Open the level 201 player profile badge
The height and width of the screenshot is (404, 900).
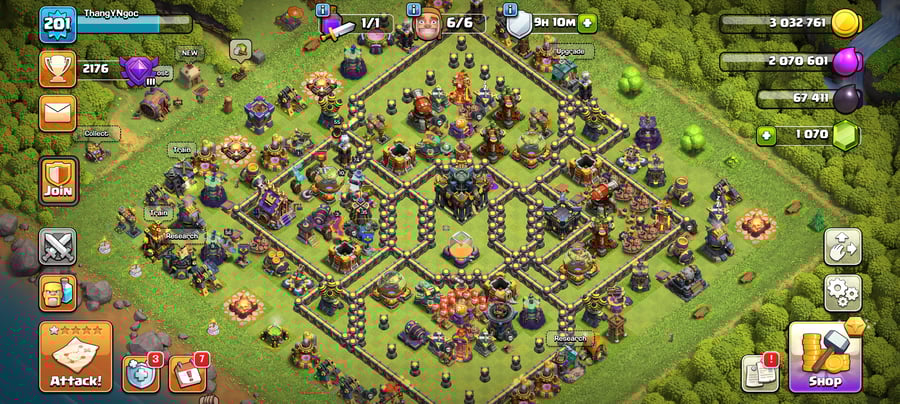tap(57, 23)
